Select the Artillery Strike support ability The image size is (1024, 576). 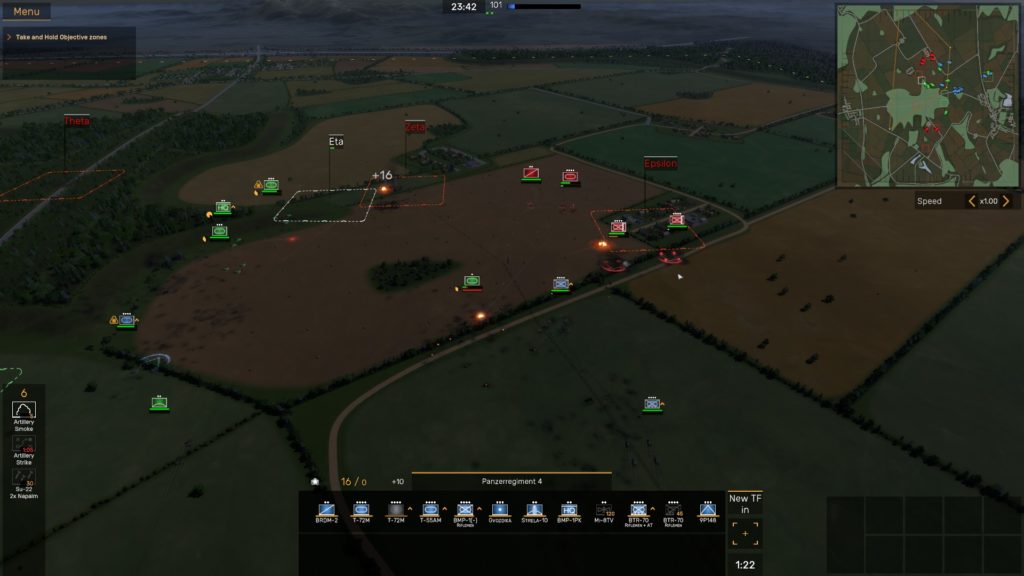point(23,452)
